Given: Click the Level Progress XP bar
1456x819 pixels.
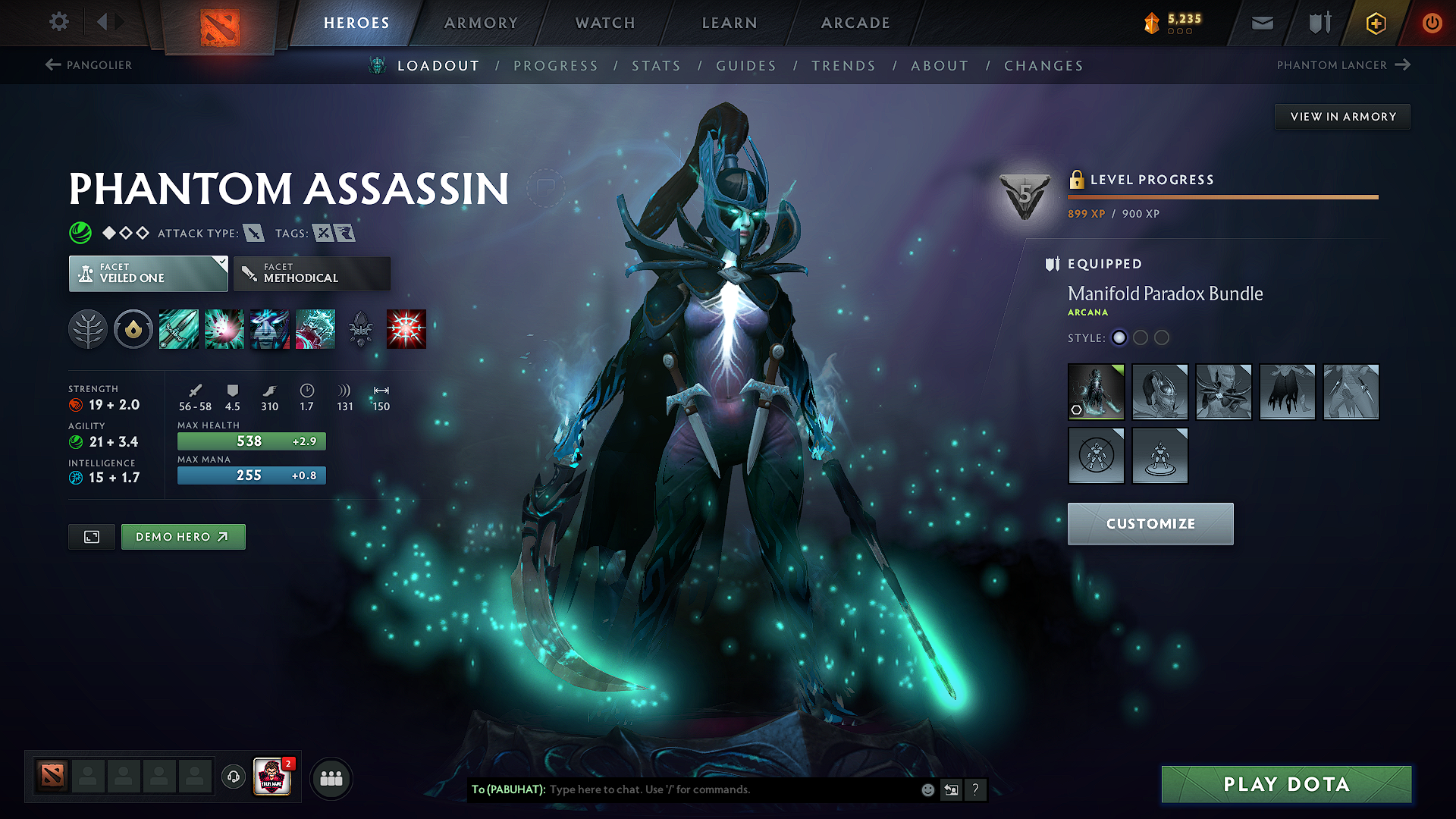Looking at the screenshot, I should pyautogui.click(x=1222, y=196).
